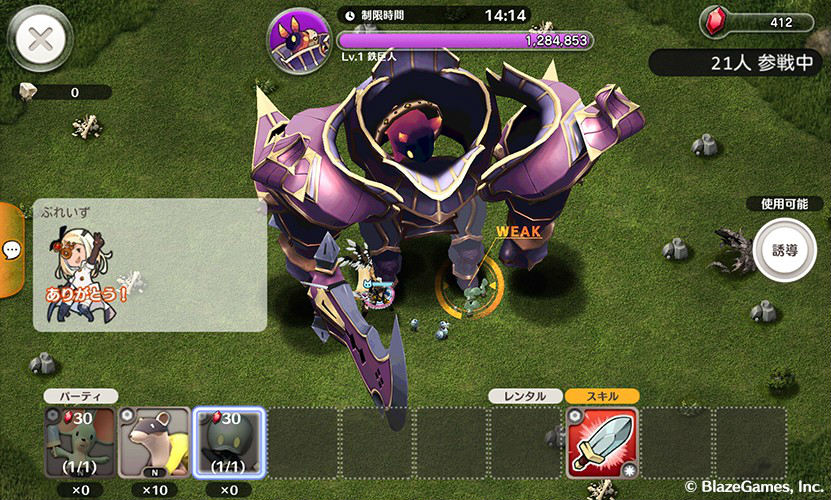831x500 pixels.
Task: Choose the ferret party unit card
Action: coord(154,442)
